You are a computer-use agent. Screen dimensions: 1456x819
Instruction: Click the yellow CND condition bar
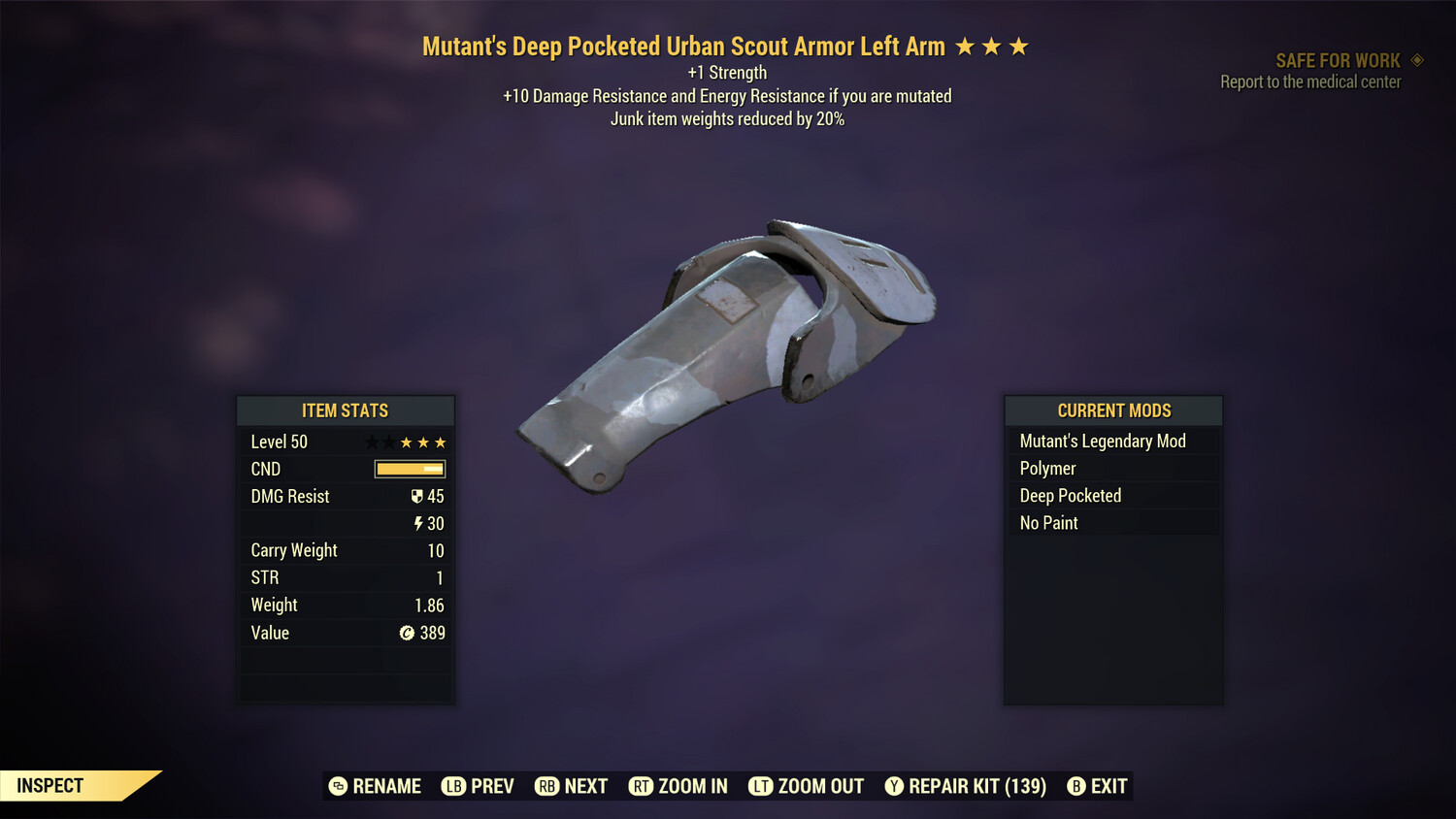[409, 469]
